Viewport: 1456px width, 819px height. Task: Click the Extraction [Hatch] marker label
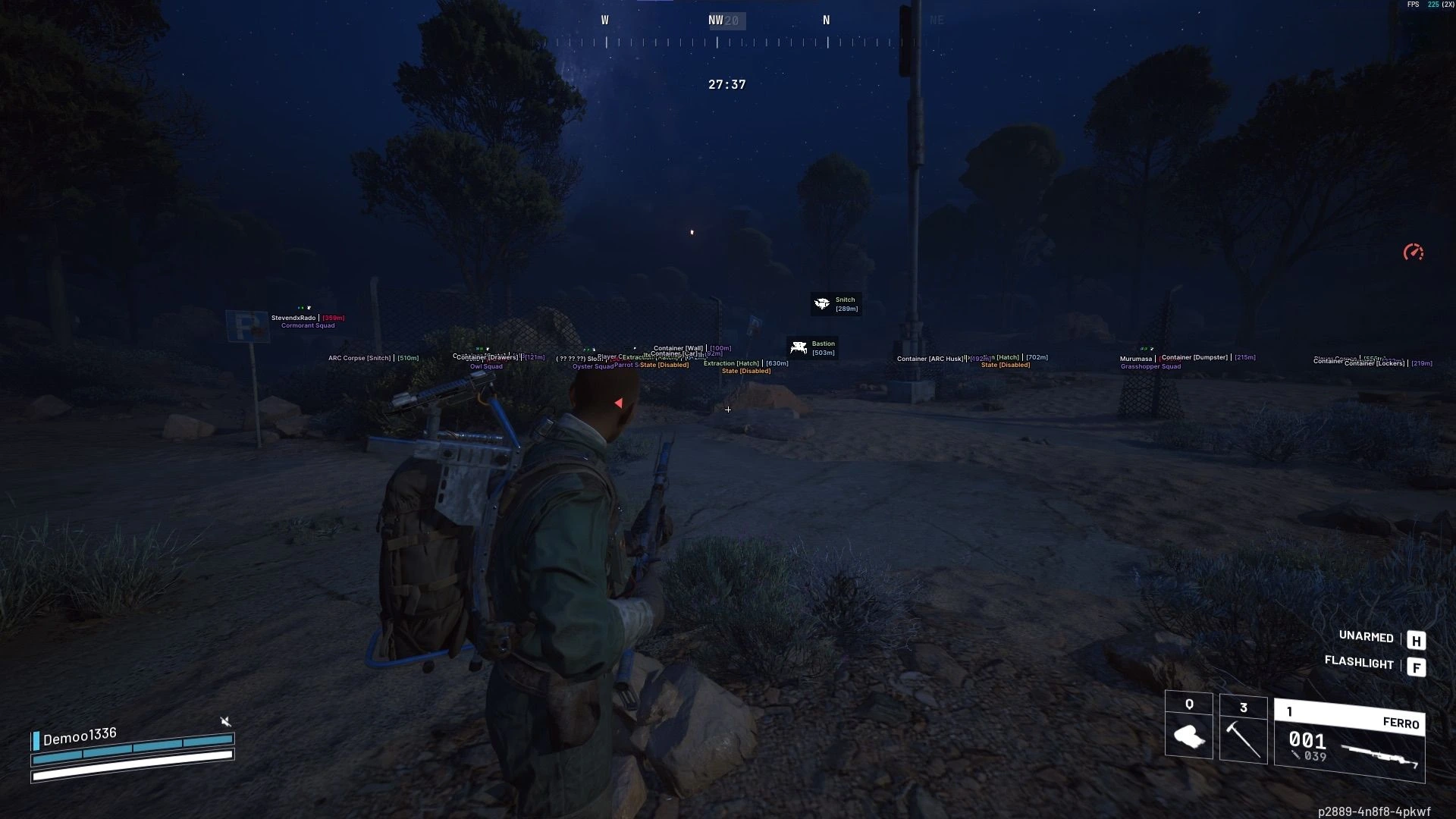[x=730, y=363]
